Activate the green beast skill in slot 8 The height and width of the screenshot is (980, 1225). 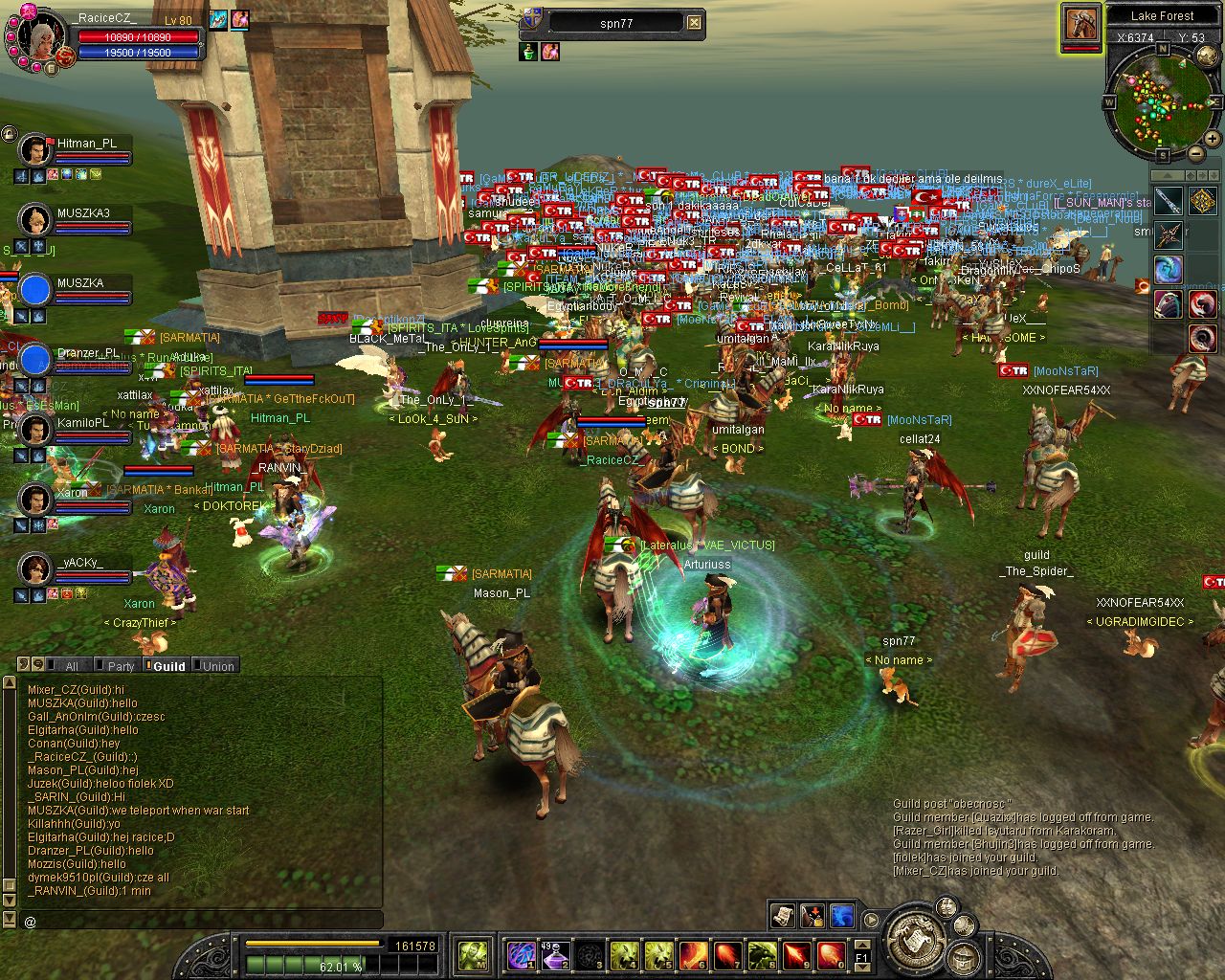[762, 954]
